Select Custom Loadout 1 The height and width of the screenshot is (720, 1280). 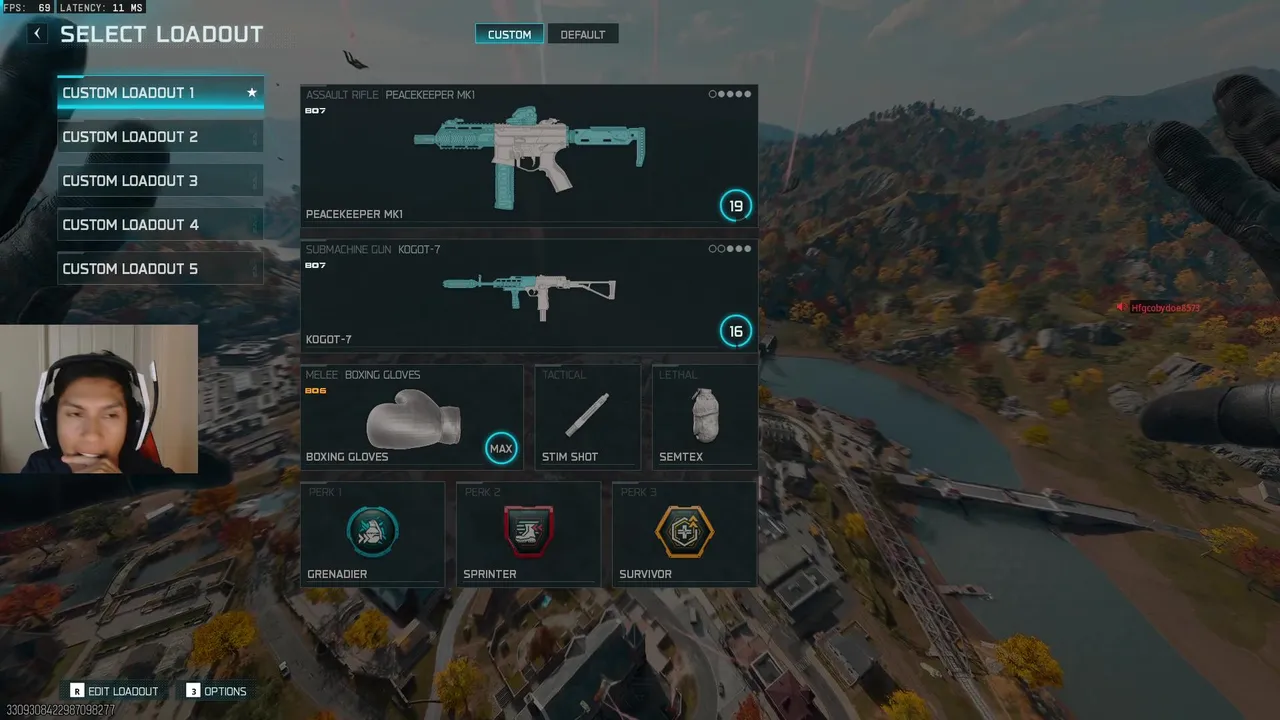[160, 93]
